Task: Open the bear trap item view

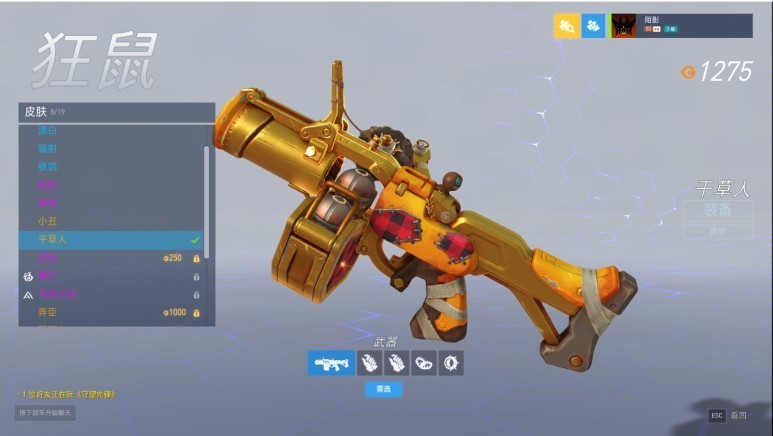Action: point(423,363)
